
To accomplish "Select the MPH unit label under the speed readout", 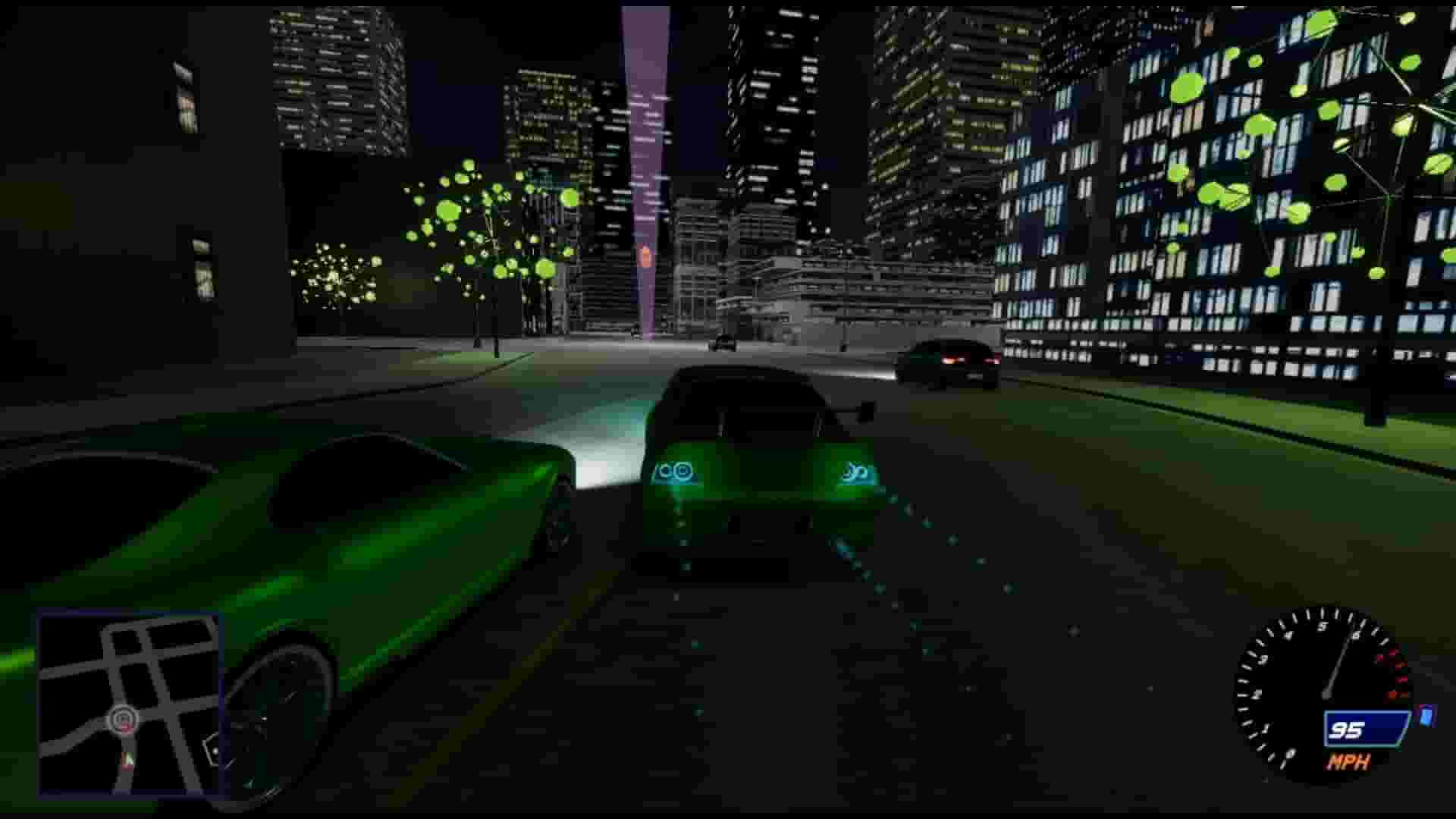I will click(x=1348, y=762).
